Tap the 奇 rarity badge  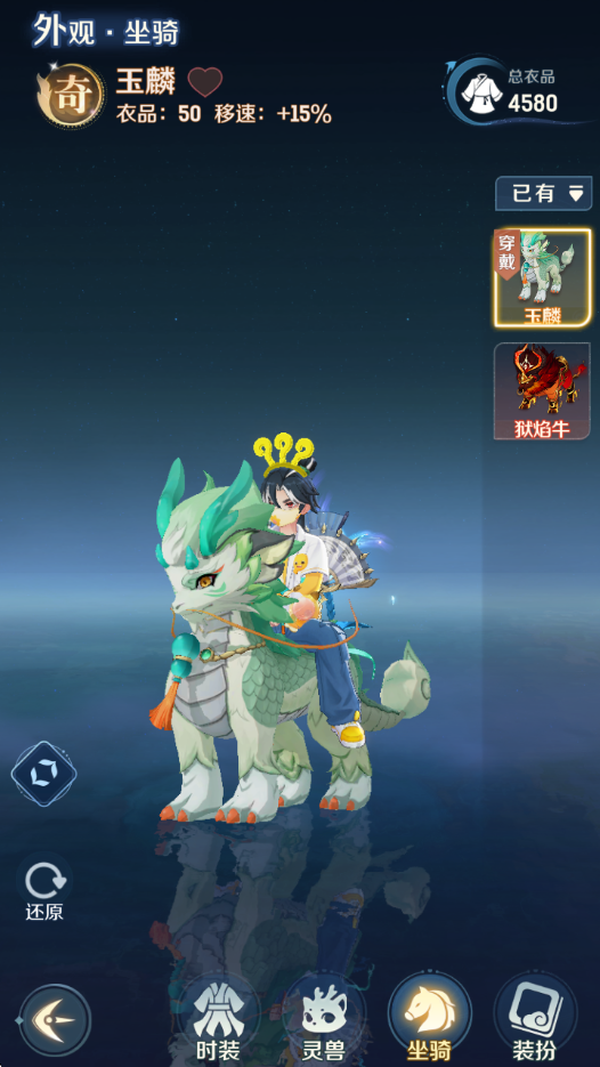point(70,98)
